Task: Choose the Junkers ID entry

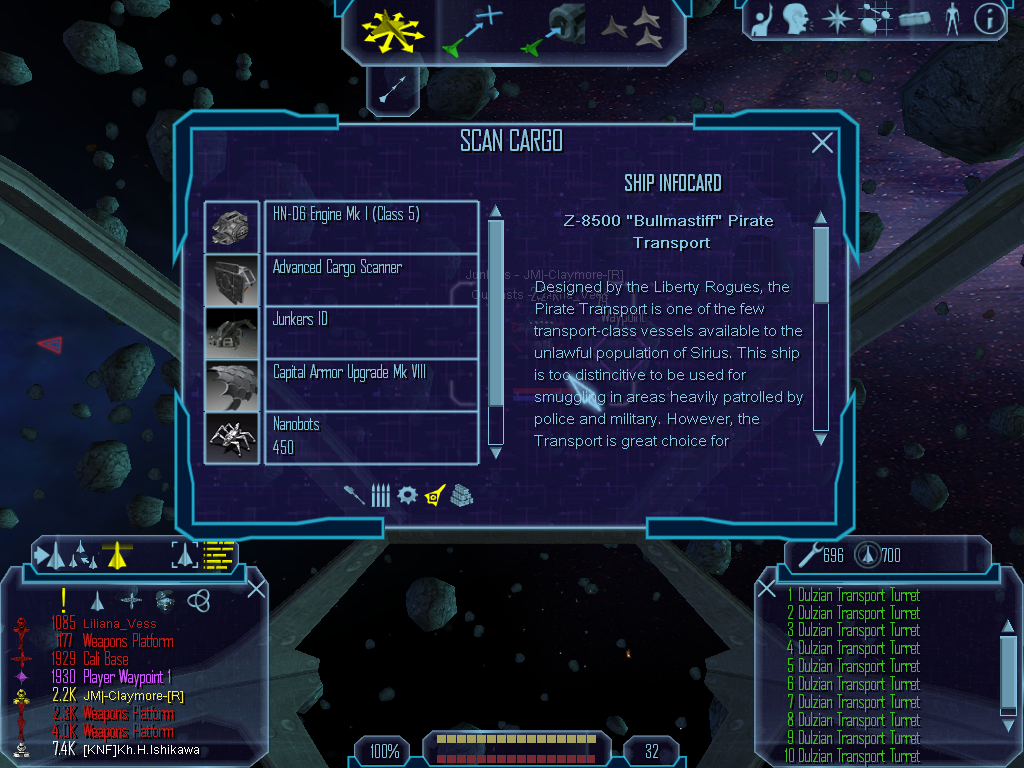Action: [371, 331]
